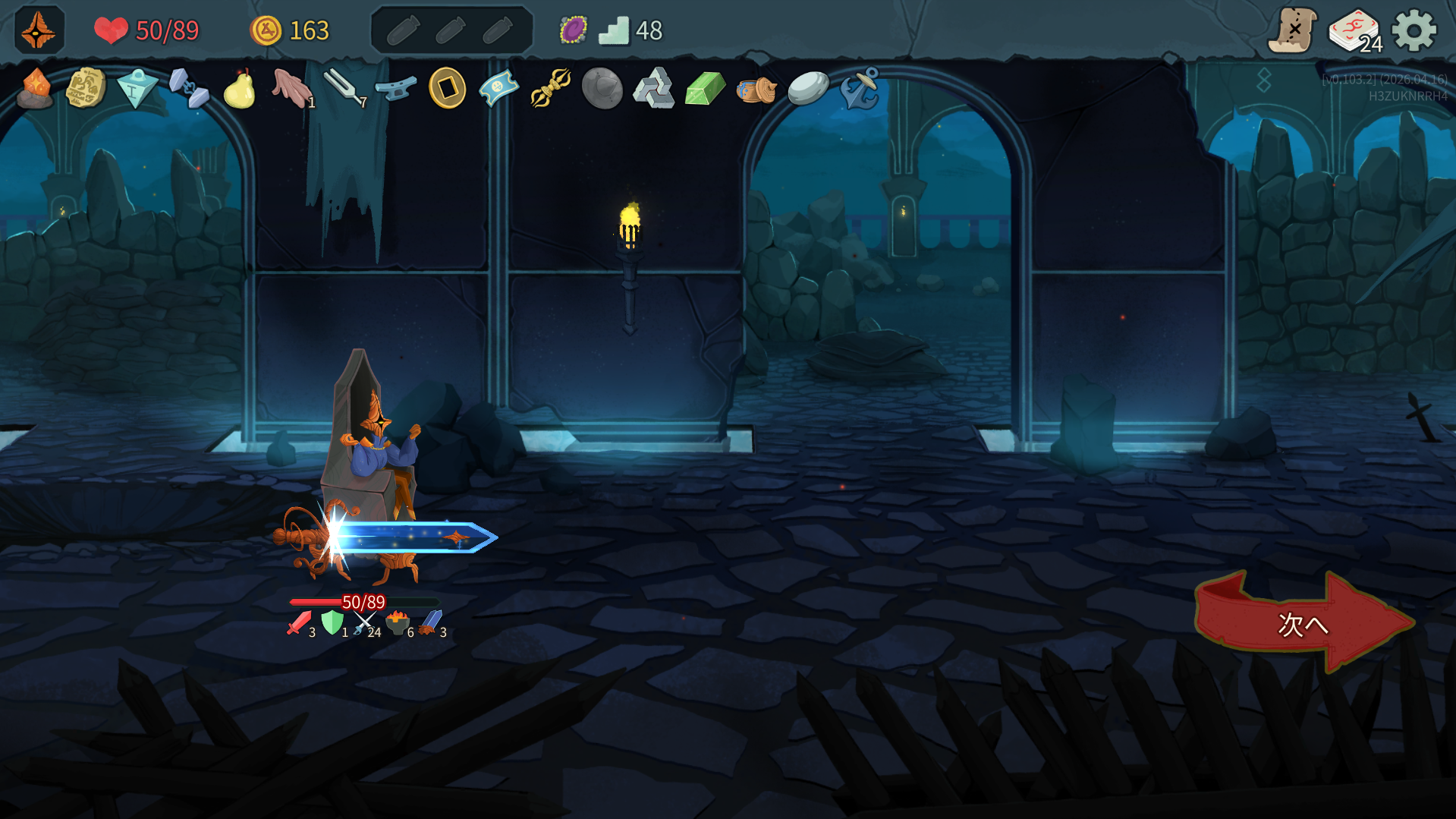Inspect the tuning fork relic
1456x819 pixels.
coord(344,89)
